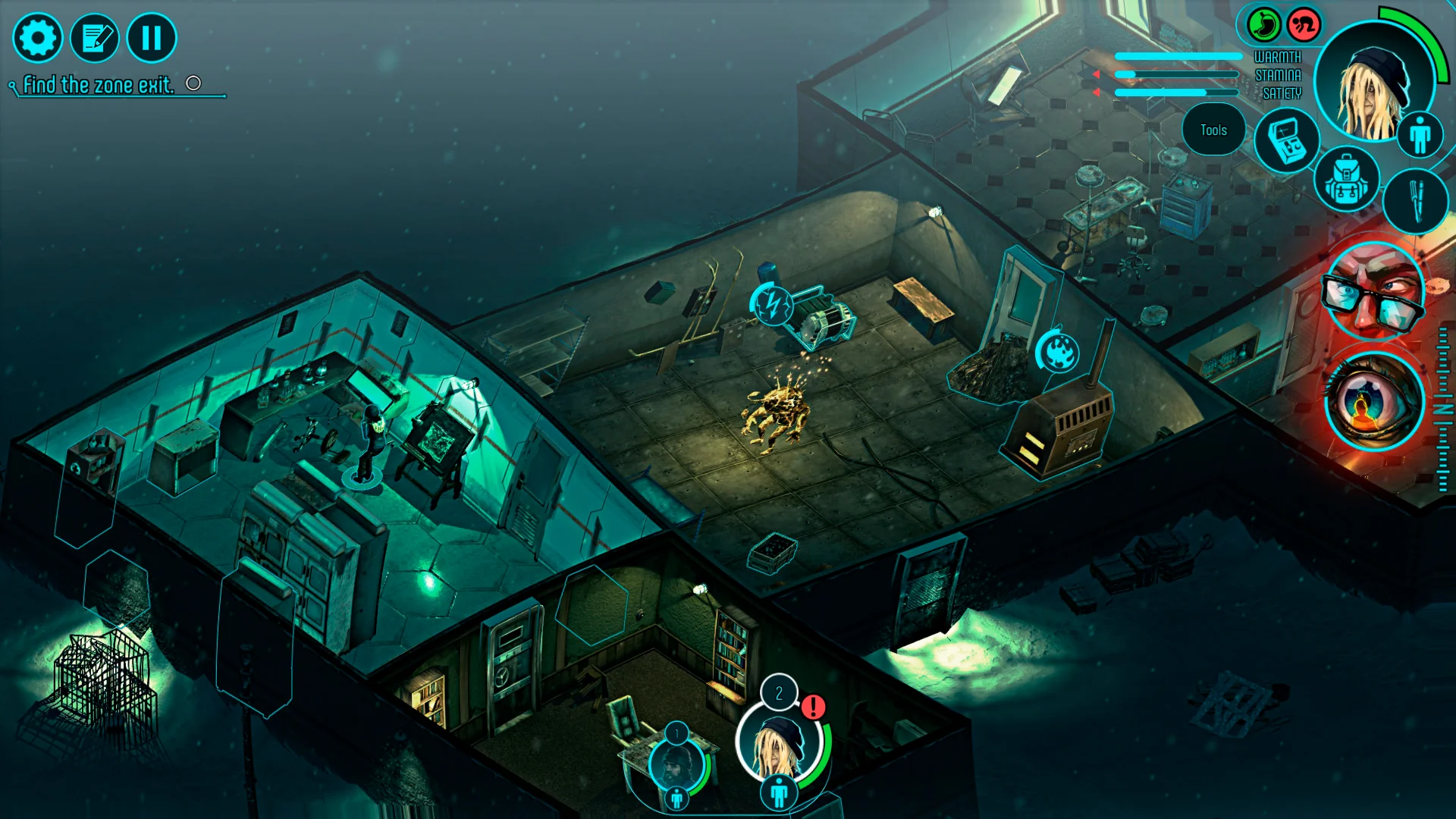Click the objective text Find the zone exit
Screen dimensions: 1456x819
point(99,83)
